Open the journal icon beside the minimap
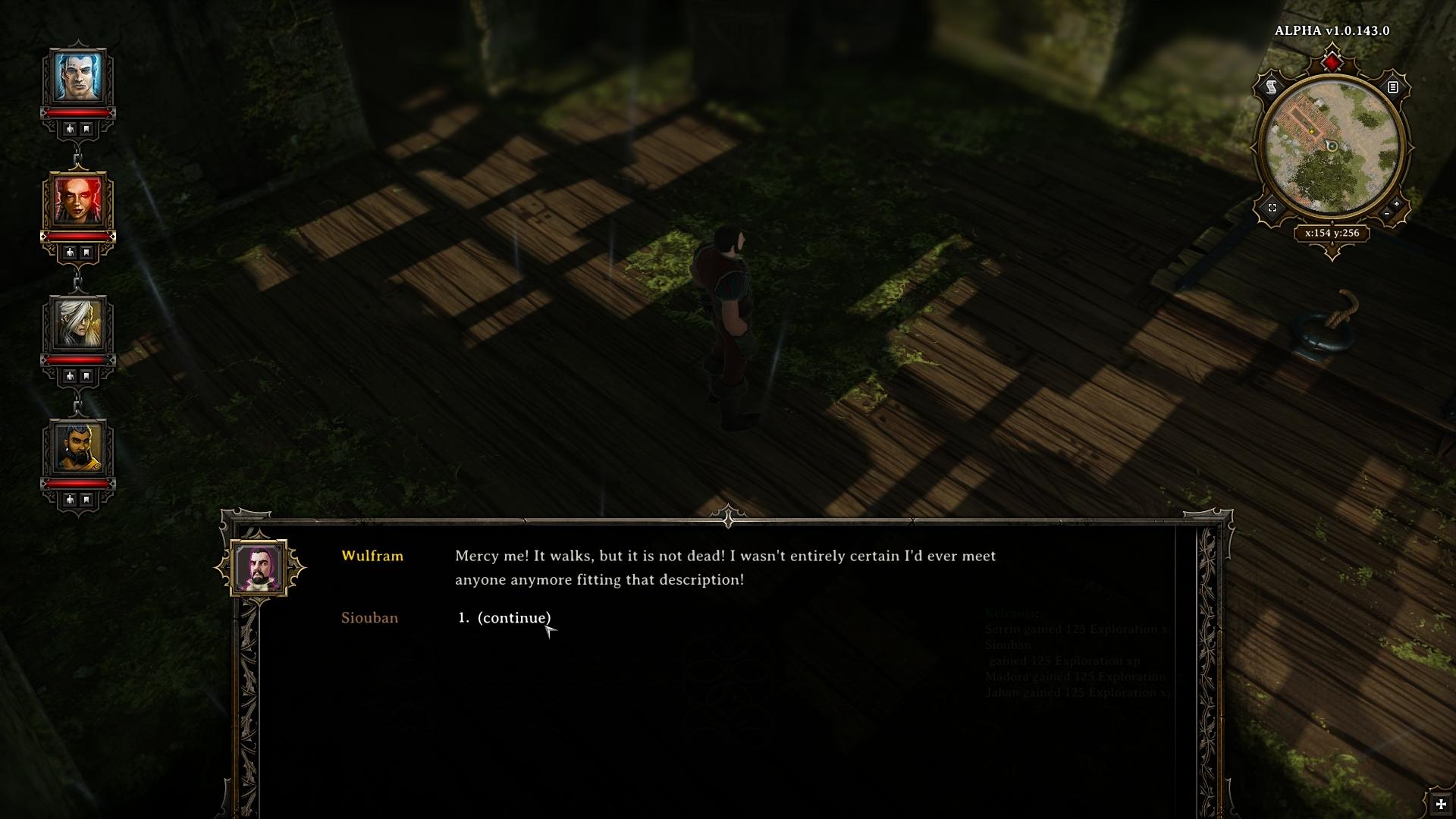1456x819 pixels. click(1393, 87)
